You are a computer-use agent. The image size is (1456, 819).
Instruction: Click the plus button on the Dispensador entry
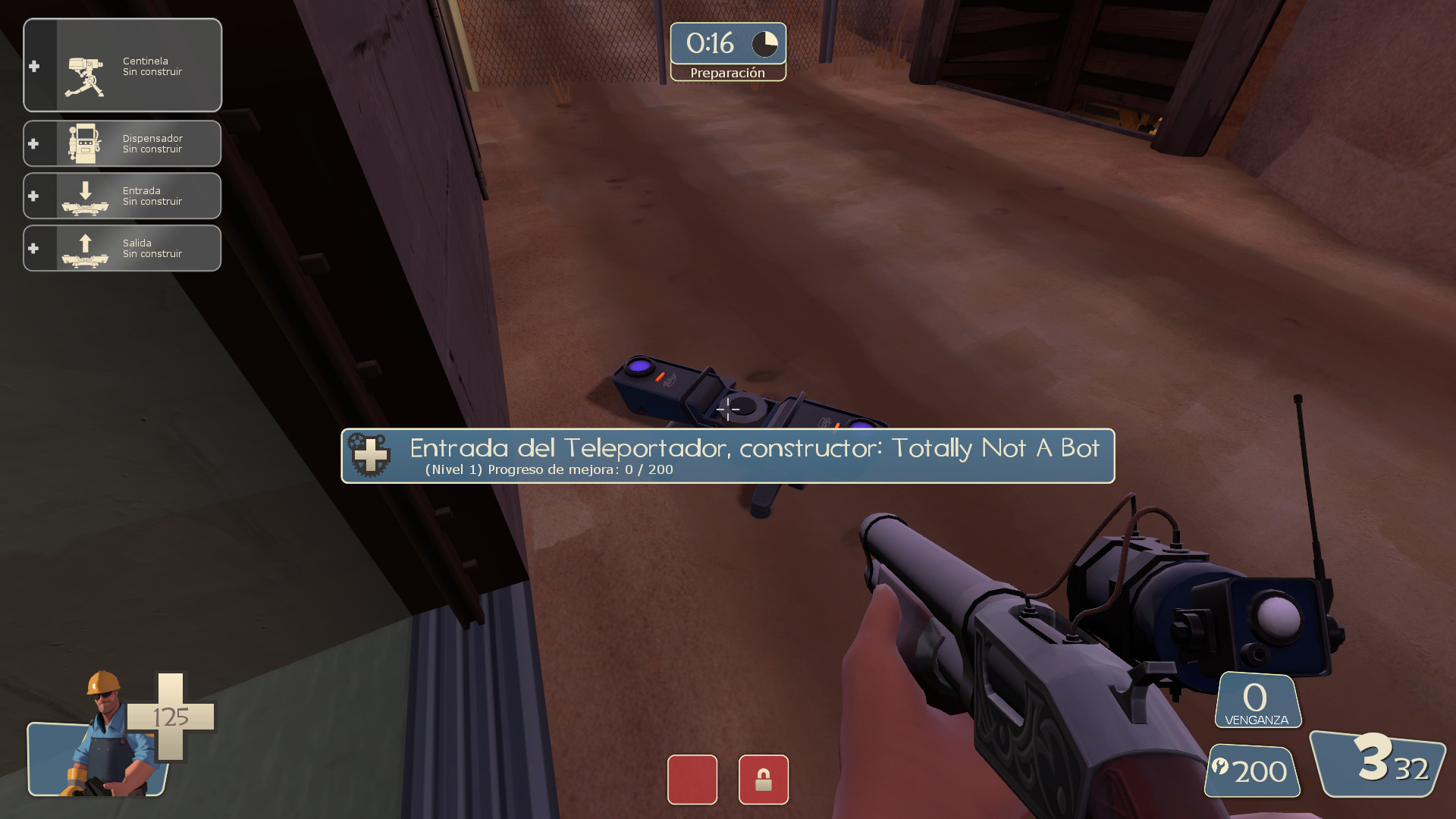click(33, 143)
